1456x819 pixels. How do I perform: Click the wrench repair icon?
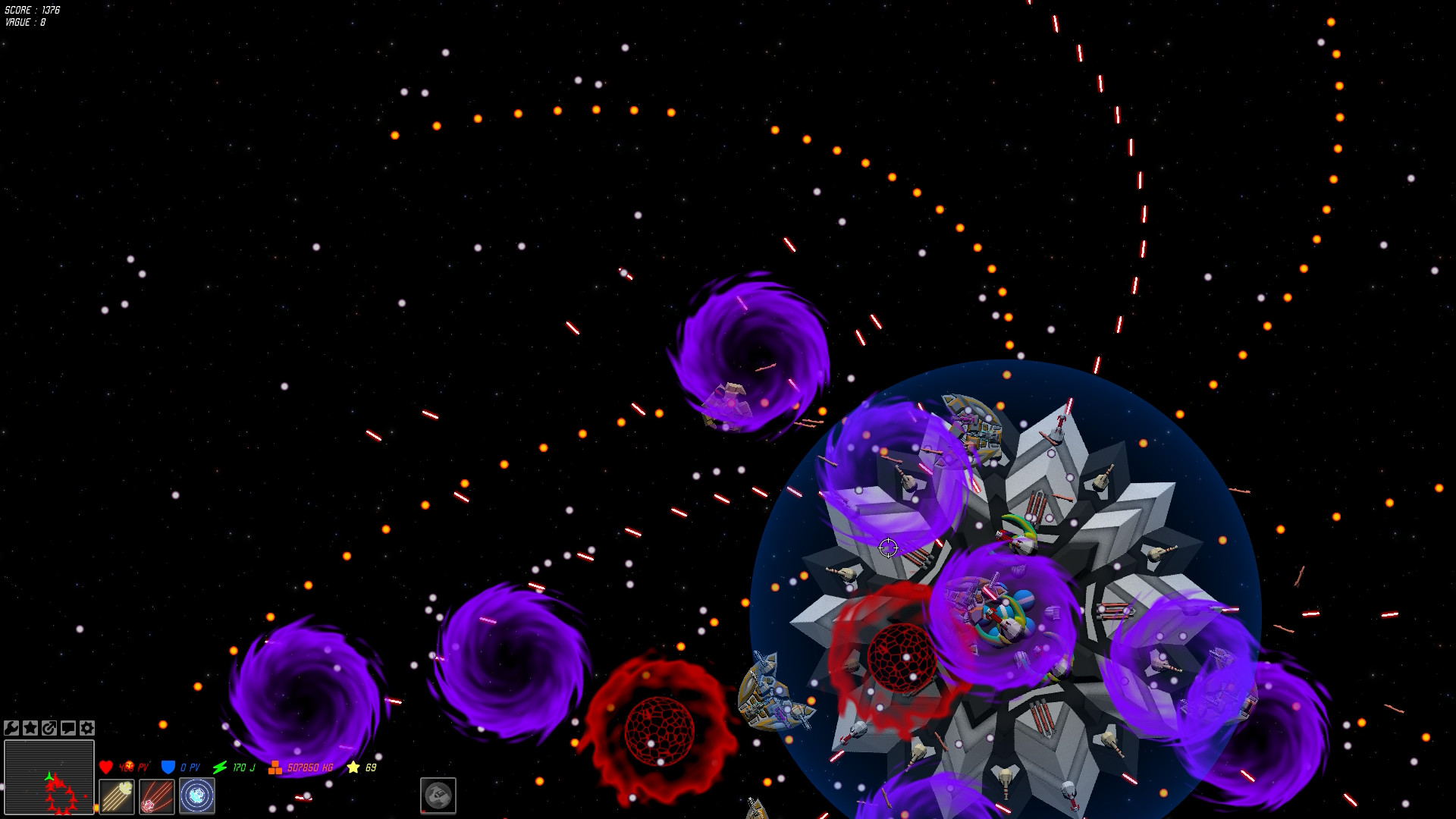coord(11,728)
